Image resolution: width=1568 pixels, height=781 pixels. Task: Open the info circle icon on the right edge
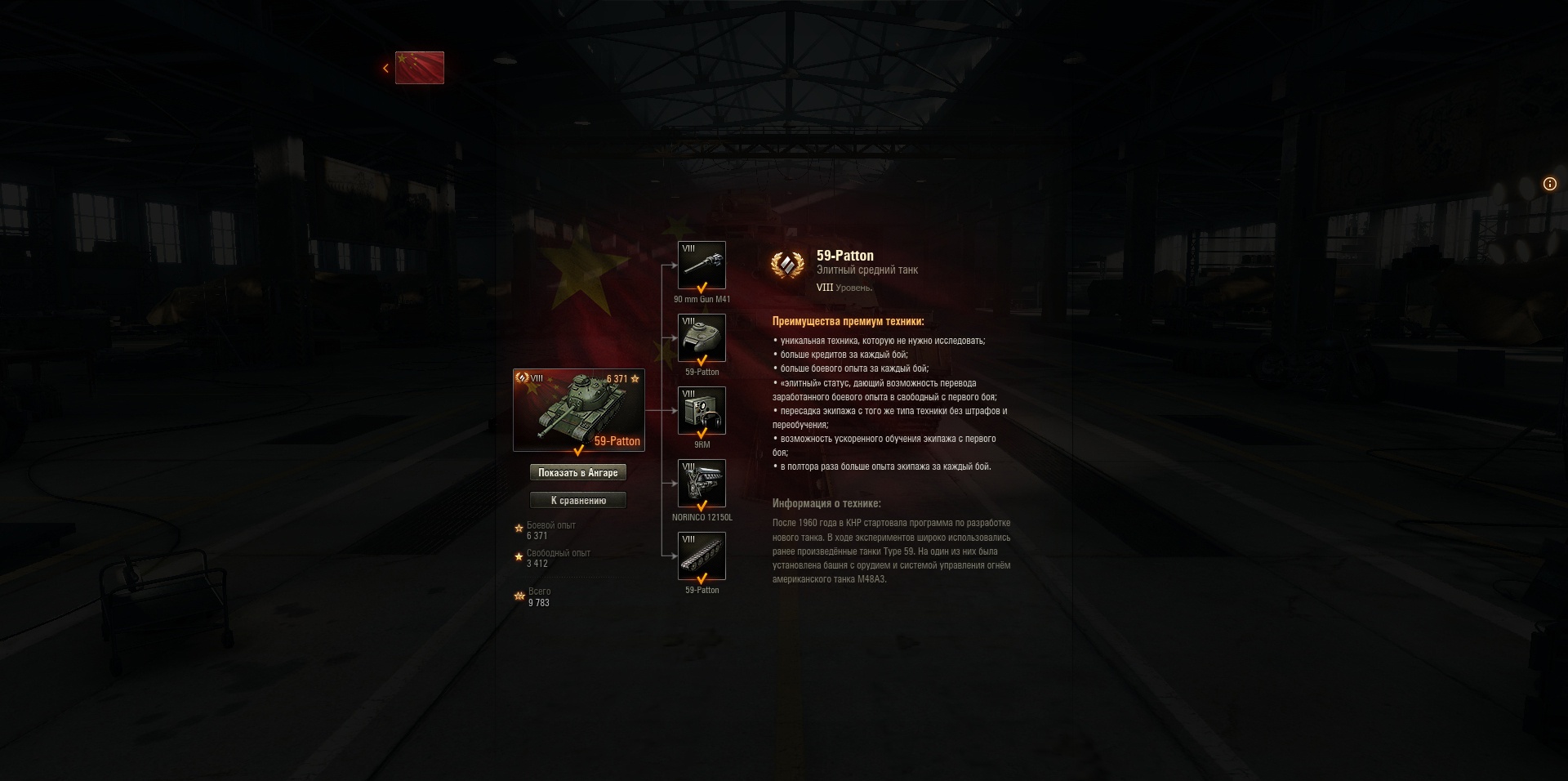[x=1549, y=184]
